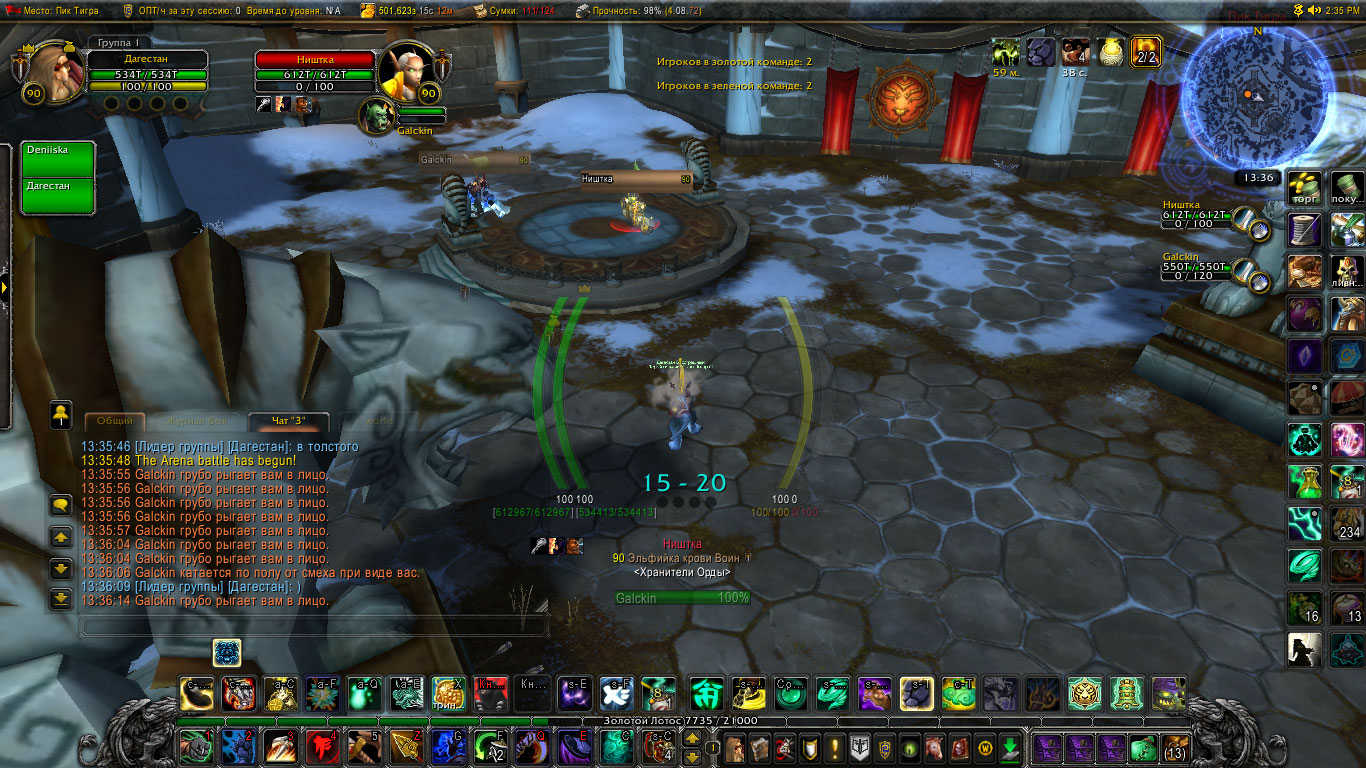
Task: Switch to the Общий chat tab
Action: click(x=115, y=421)
